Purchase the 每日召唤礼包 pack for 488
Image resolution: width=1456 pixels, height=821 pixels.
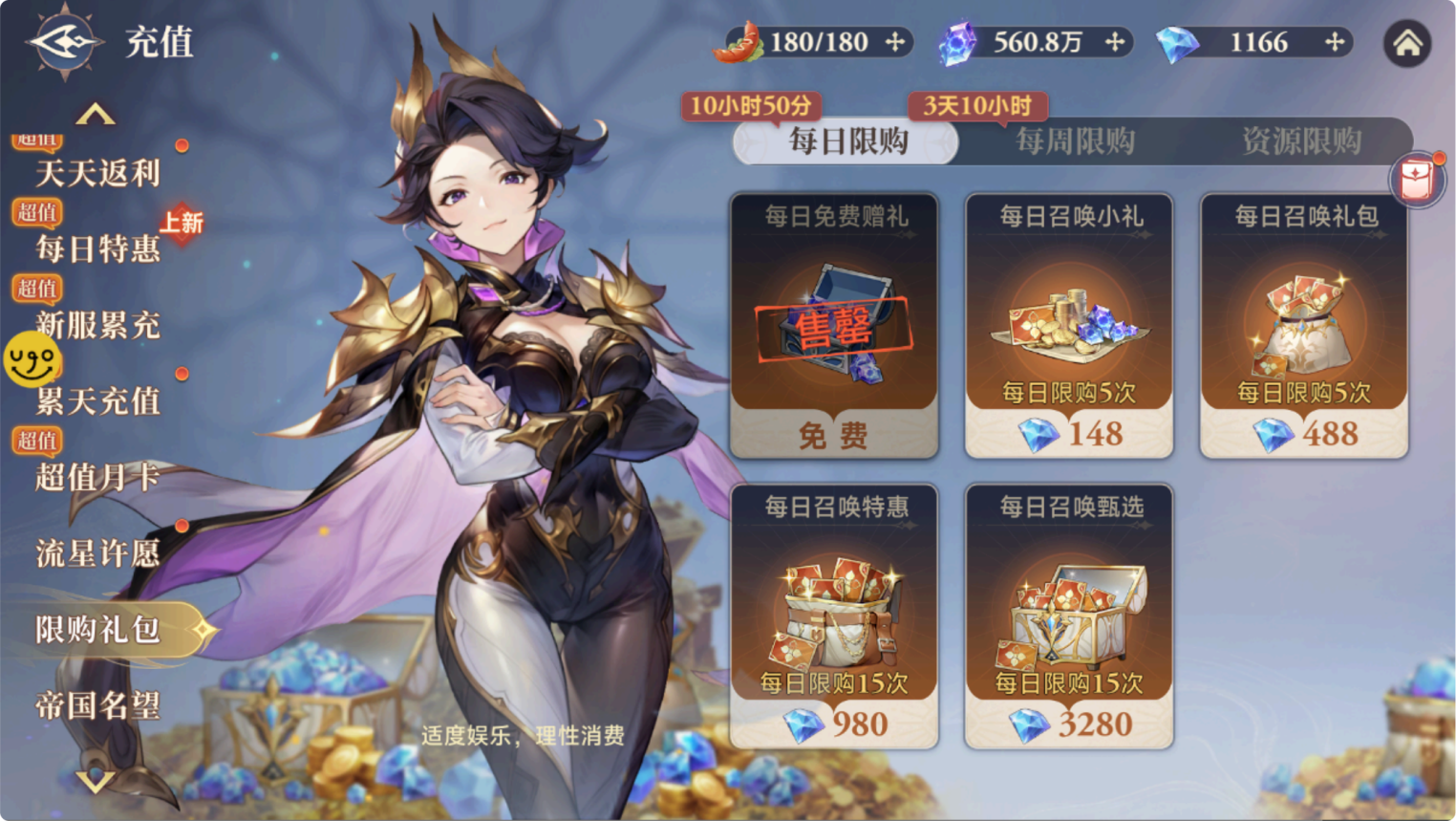click(x=1304, y=433)
